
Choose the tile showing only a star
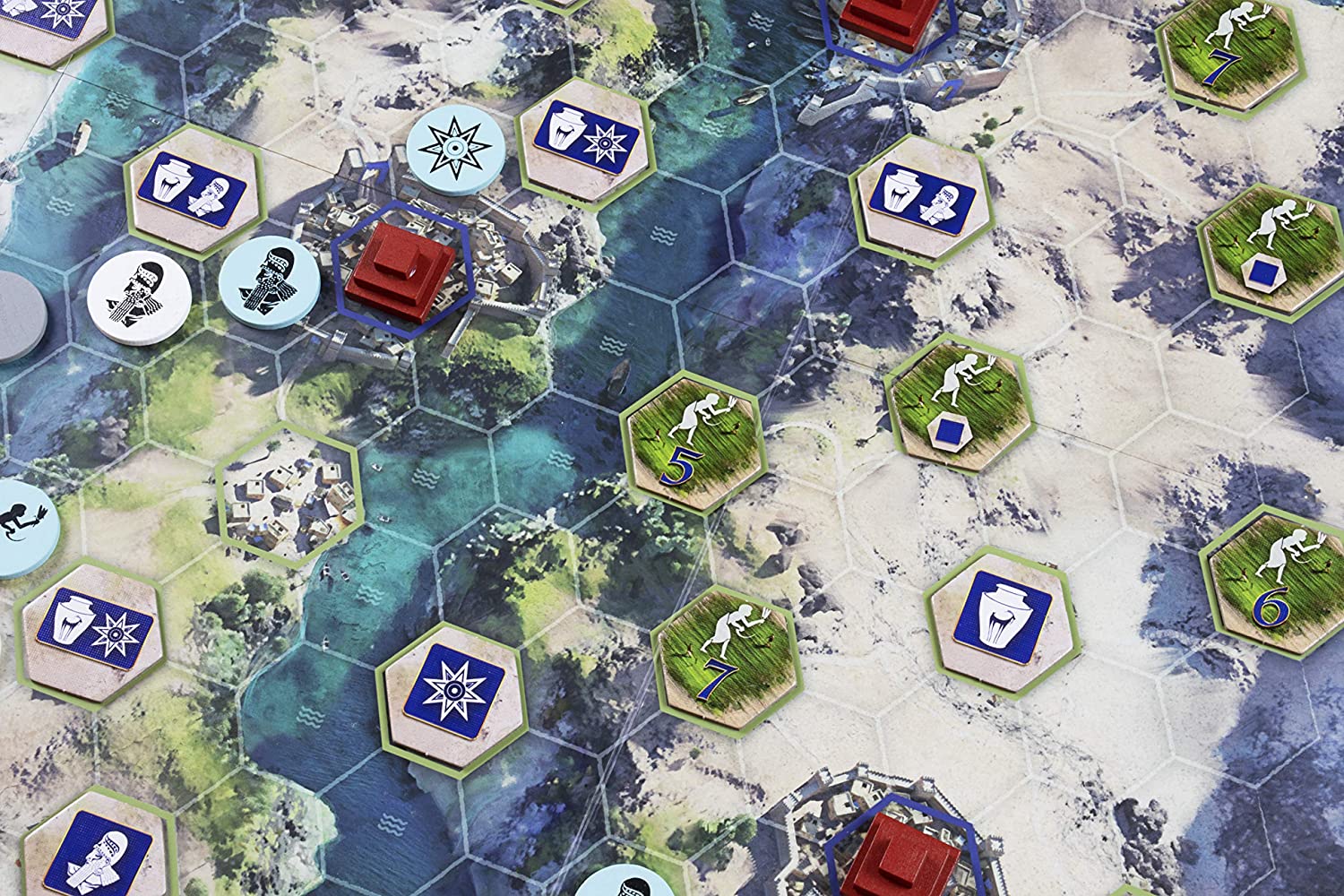(453, 688)
